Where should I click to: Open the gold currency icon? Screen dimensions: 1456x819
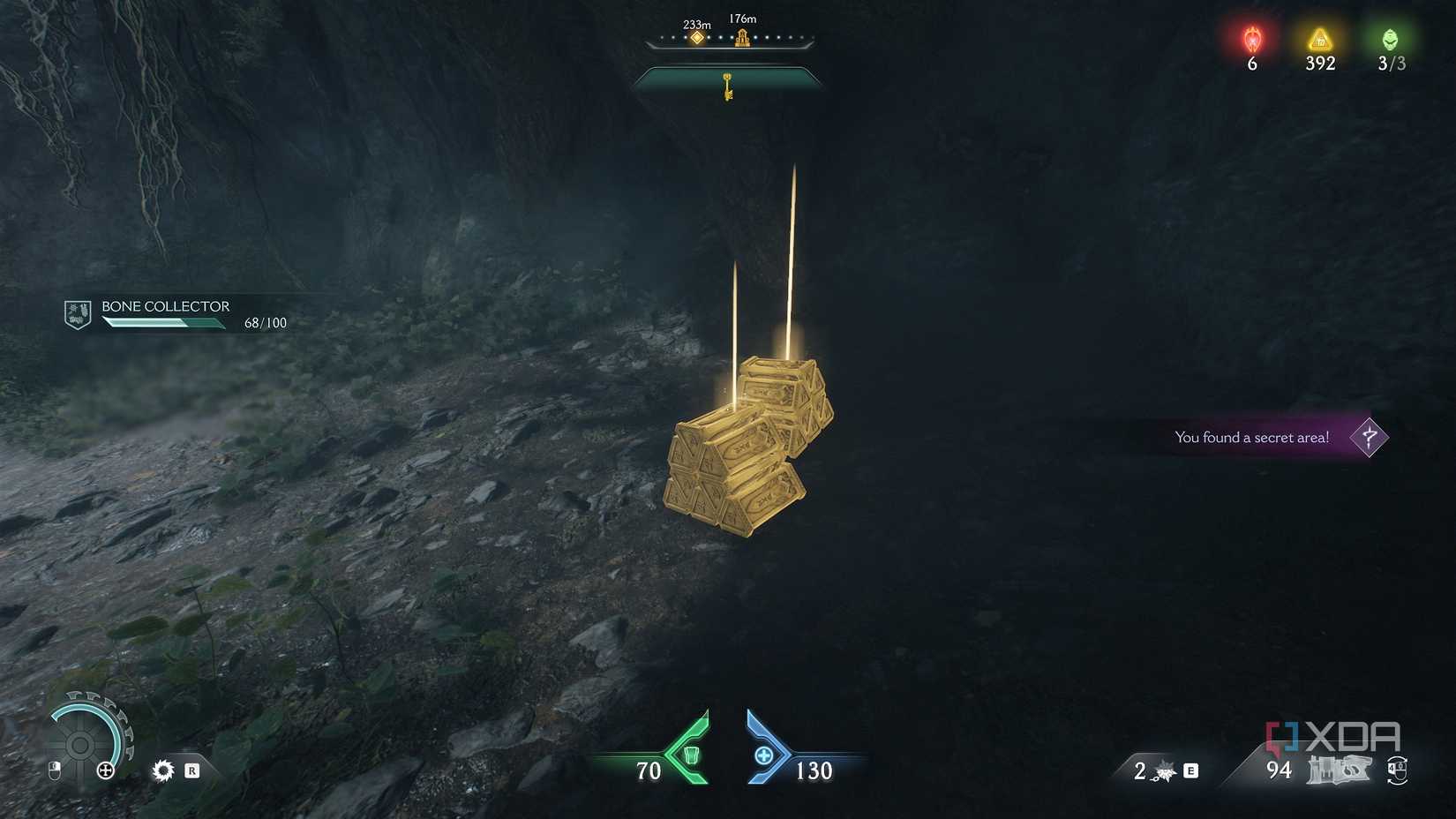1320,40
